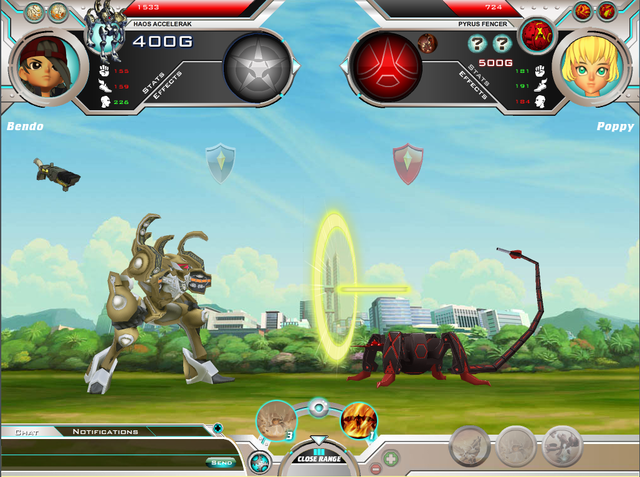640x477 pixels.
Task: Click the chat message input field
Action: click(100, 462)
